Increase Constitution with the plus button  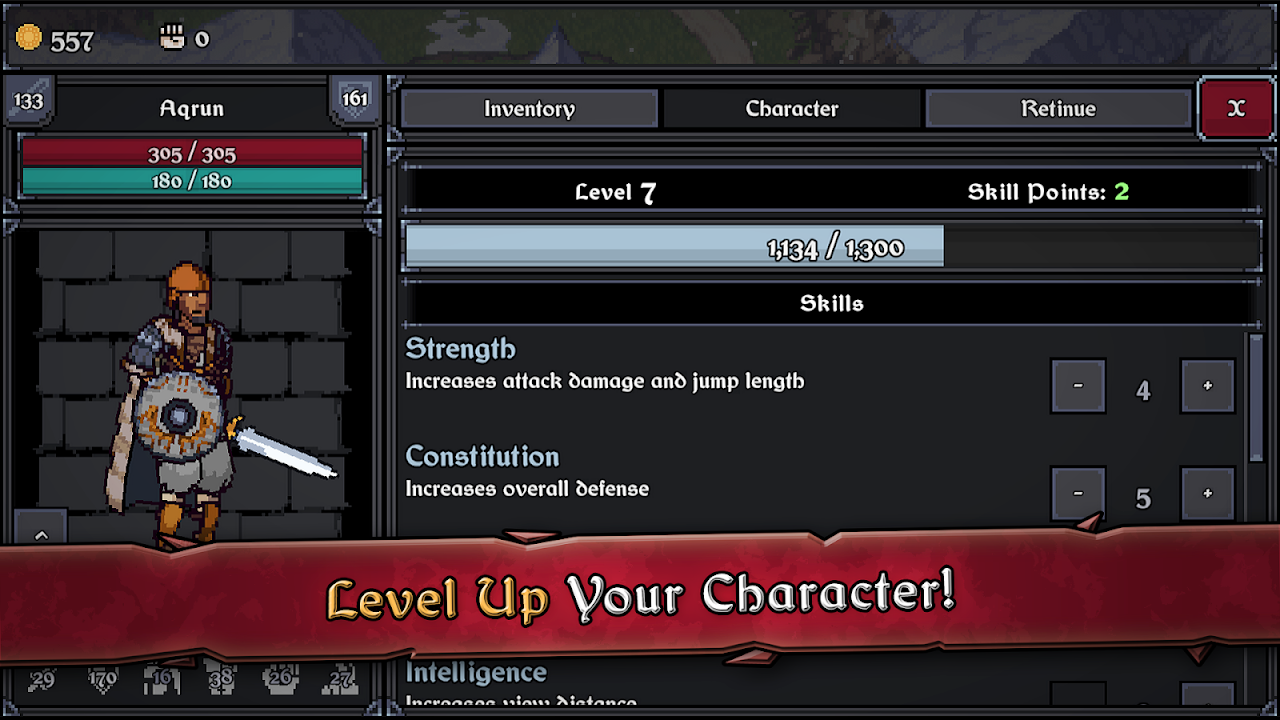(1207, 493)
